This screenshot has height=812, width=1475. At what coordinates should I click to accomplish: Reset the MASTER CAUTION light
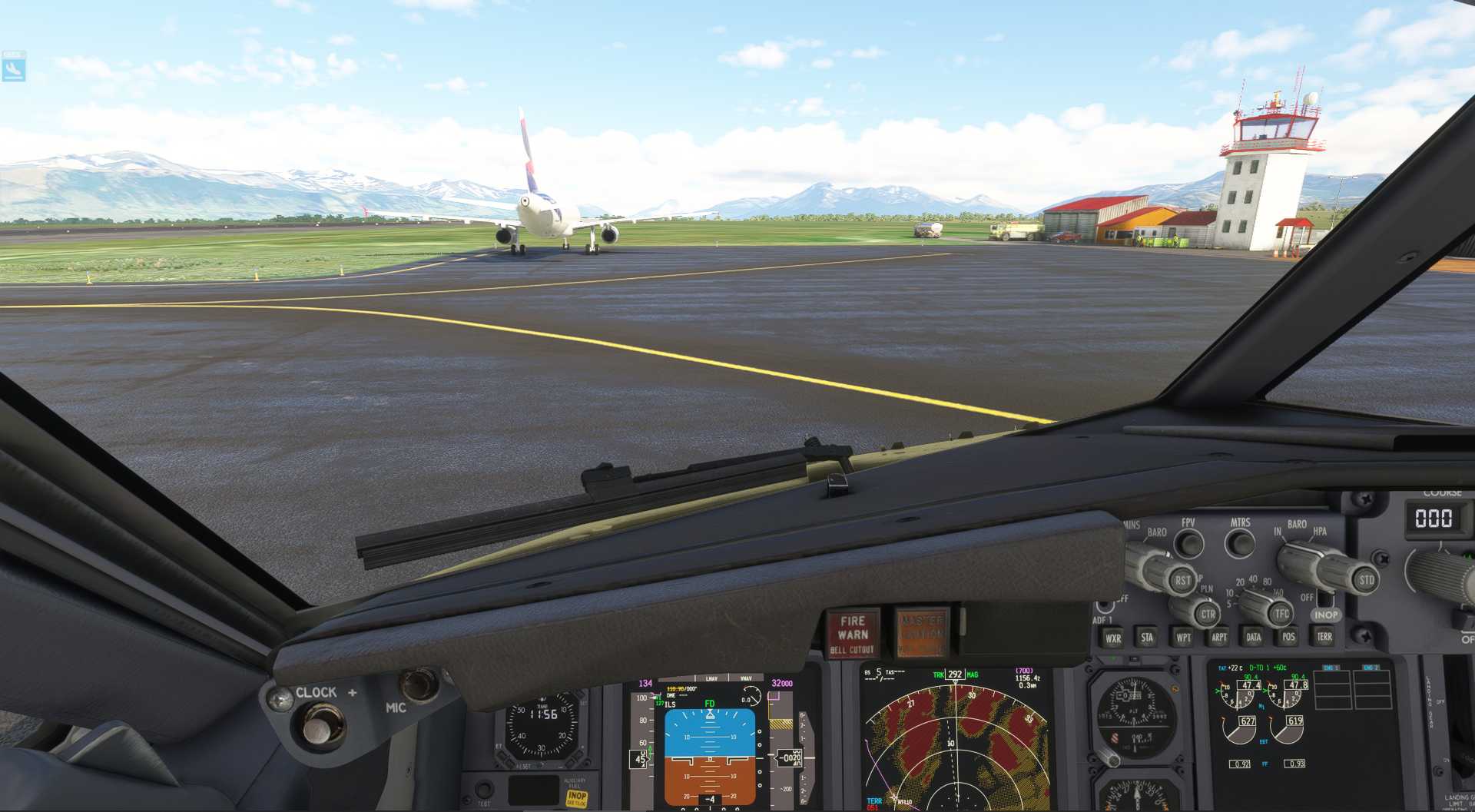pyautogui.click(x=921, y=634)
